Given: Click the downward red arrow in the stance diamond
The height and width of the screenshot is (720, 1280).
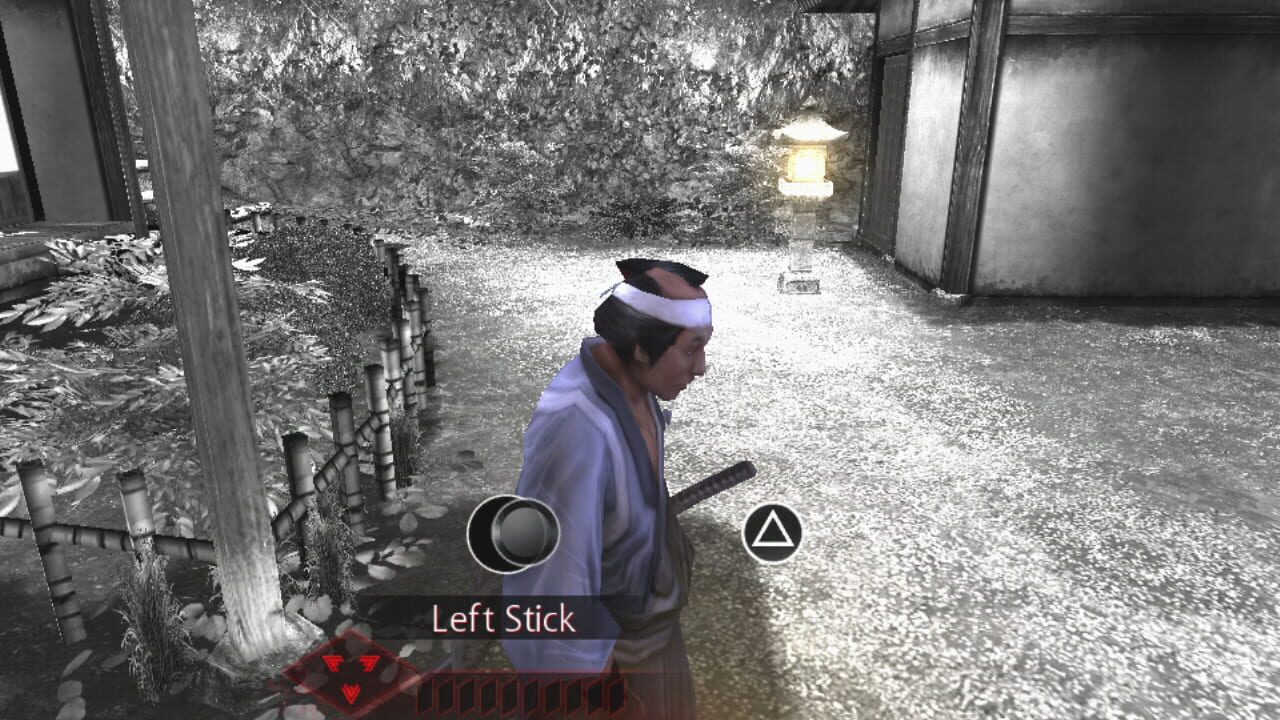Looking at the screenshot, I should (351, 690).
